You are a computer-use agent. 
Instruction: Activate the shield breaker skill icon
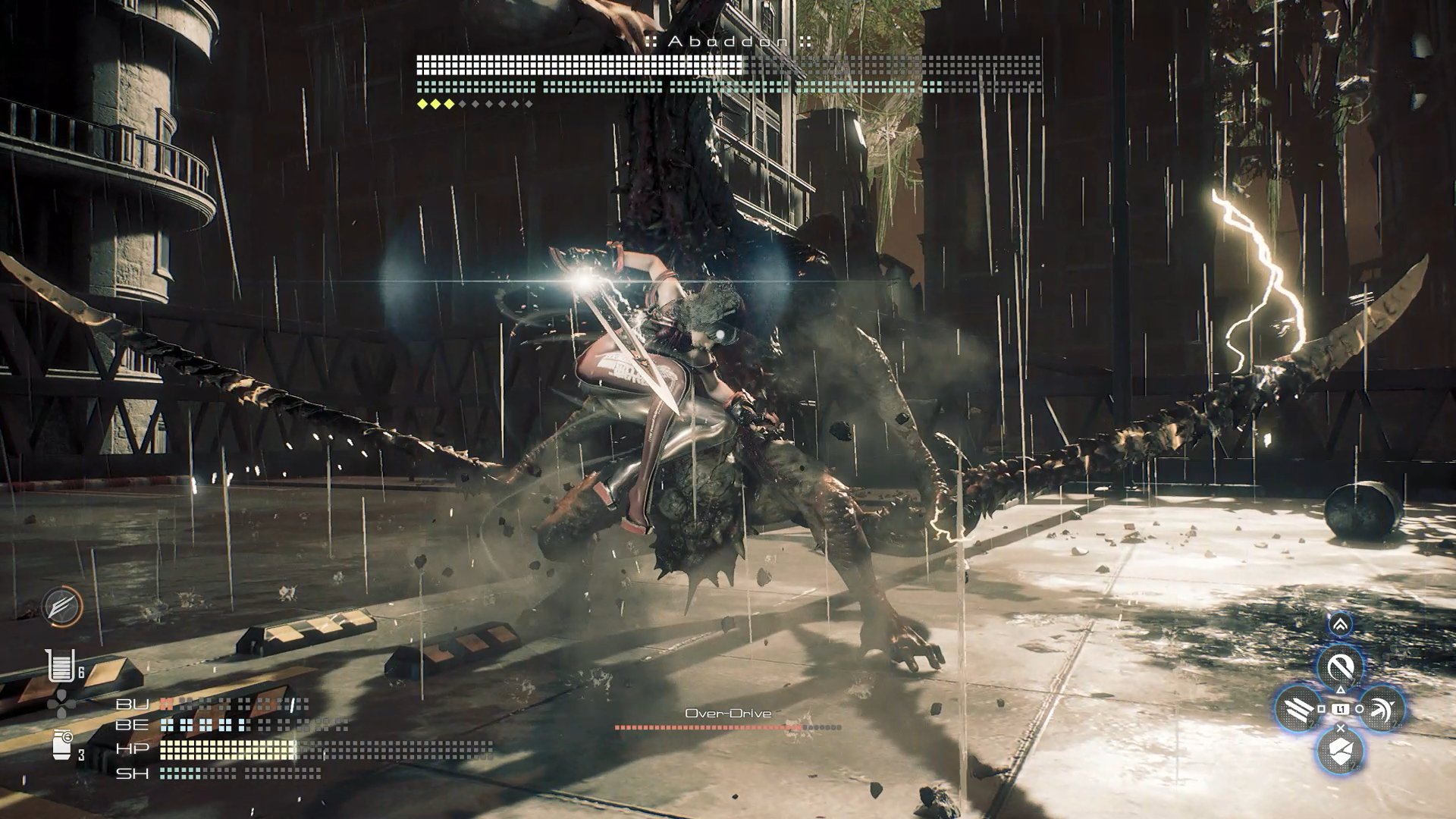click(x=1340, y=751)
